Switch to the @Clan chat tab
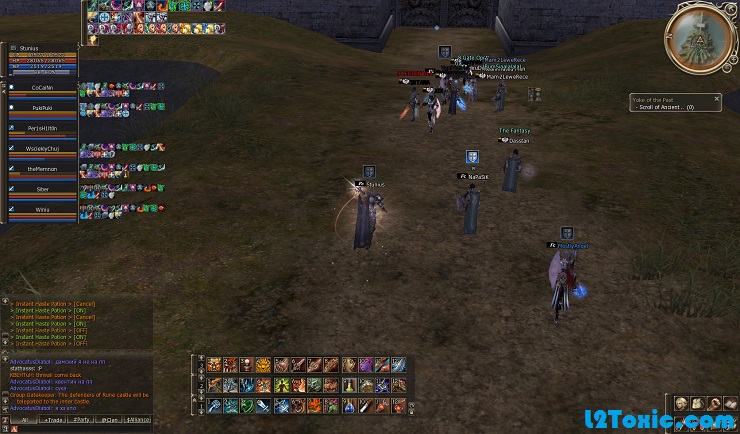740x434 pixels. click(110, 419)
